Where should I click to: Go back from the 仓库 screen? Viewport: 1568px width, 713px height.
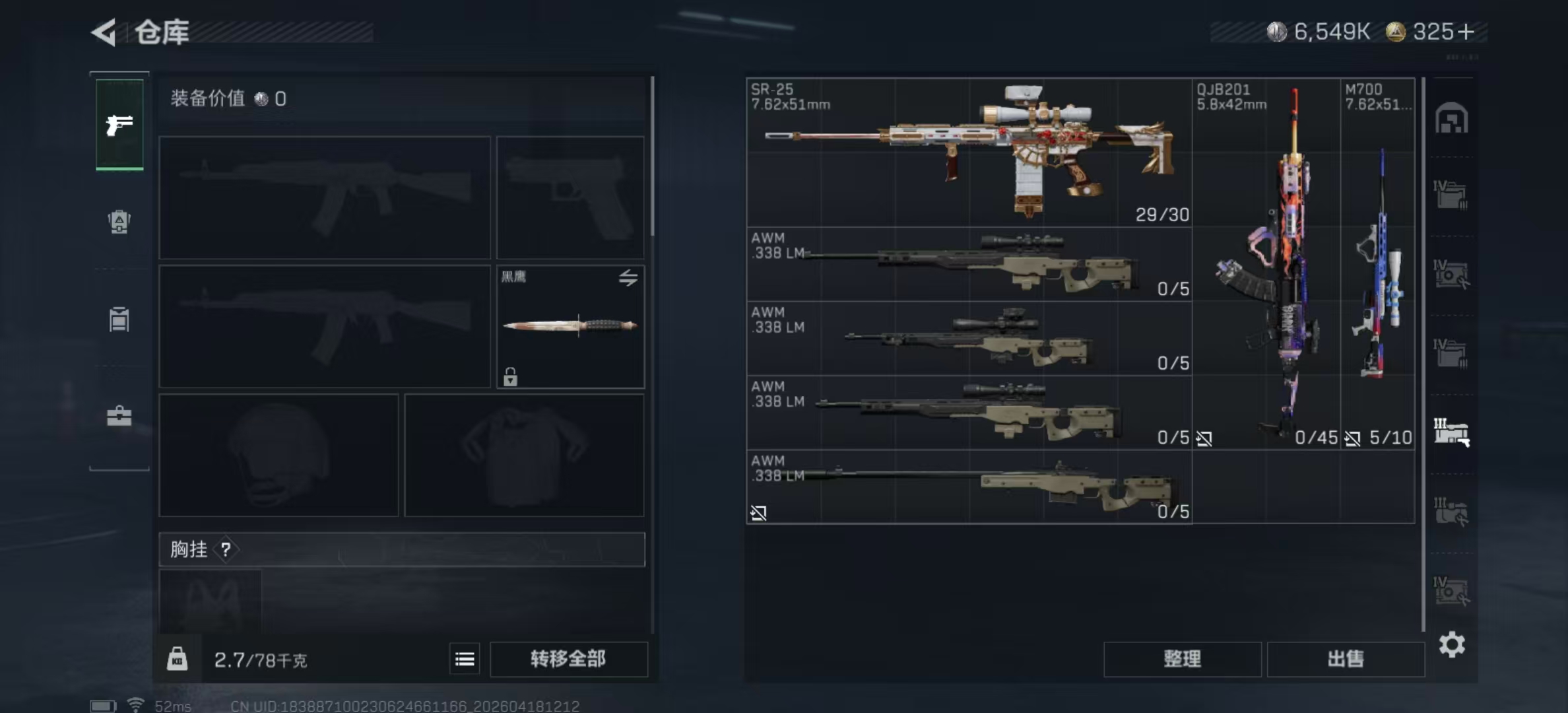(x=104, y=32)
